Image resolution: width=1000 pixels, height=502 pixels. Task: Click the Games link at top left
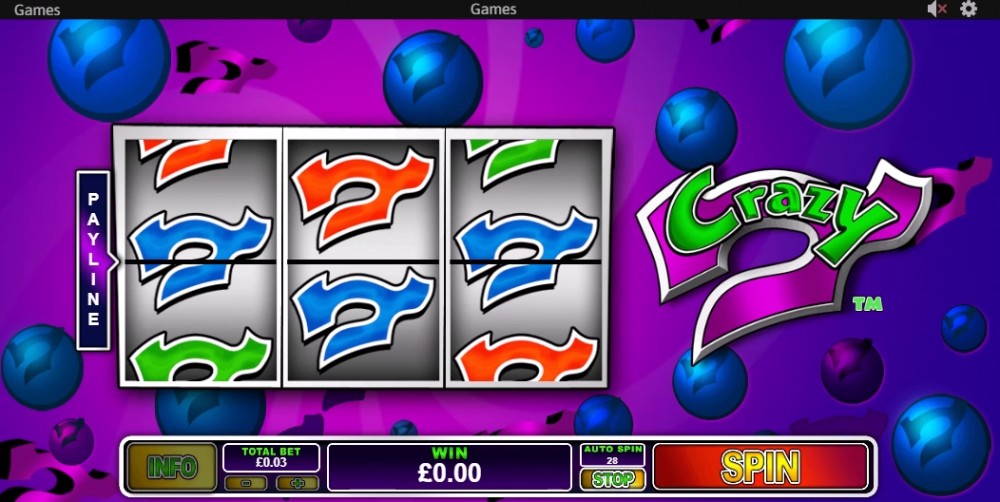coord(37,9)
